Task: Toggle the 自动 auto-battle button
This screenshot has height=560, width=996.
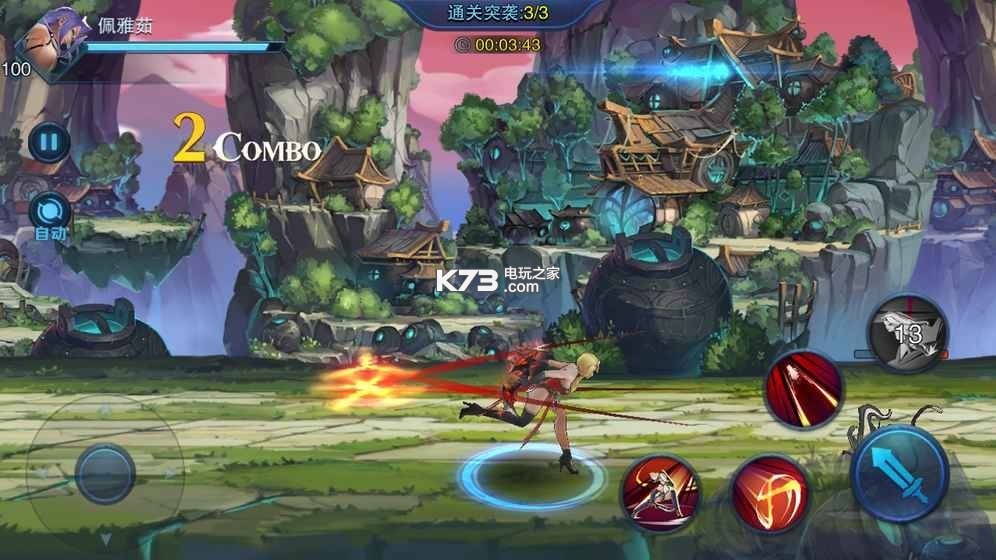Action: point(48,213)
